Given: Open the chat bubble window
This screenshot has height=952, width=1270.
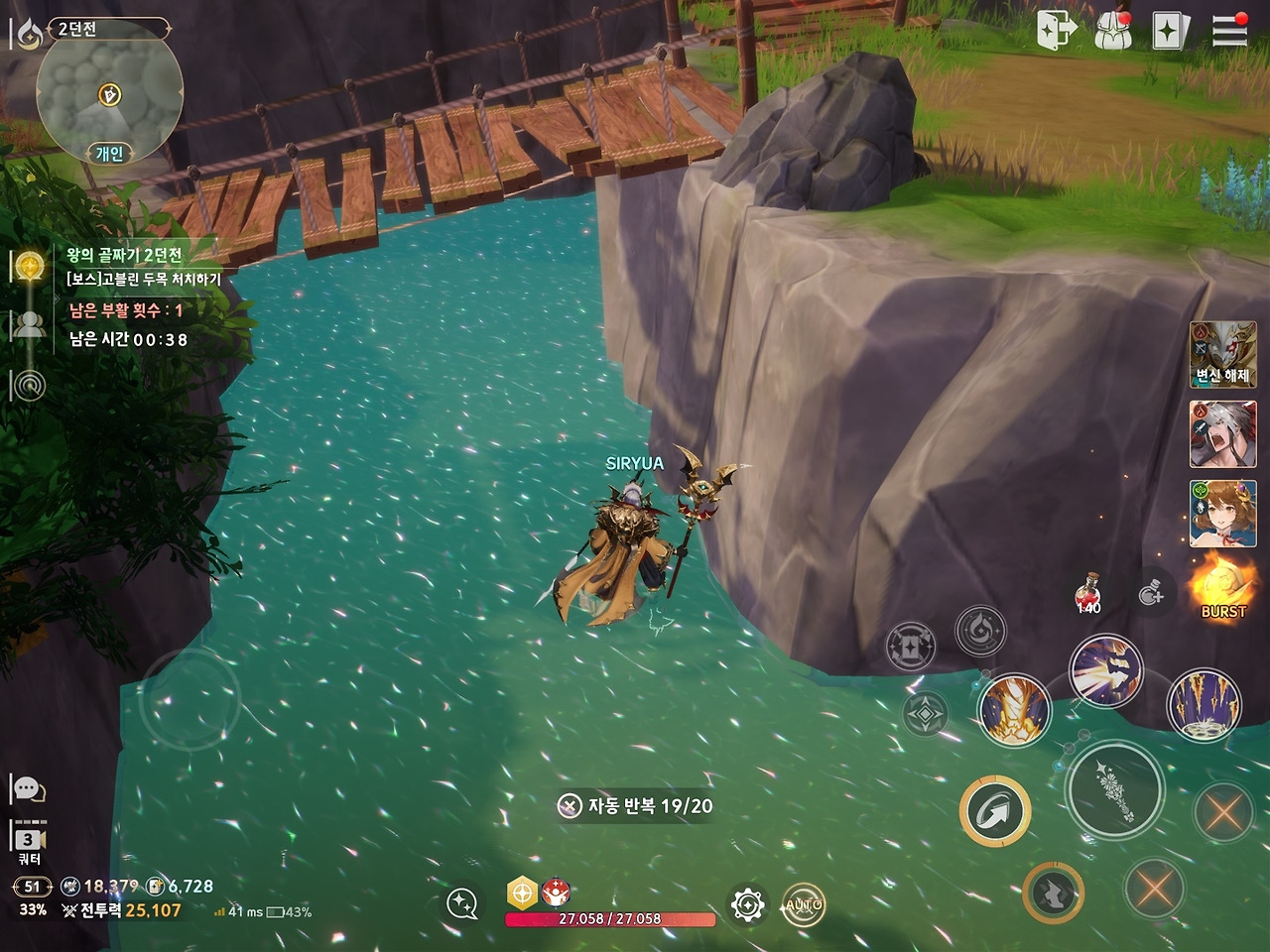Looking at the screenshot, I should point(28,789).
